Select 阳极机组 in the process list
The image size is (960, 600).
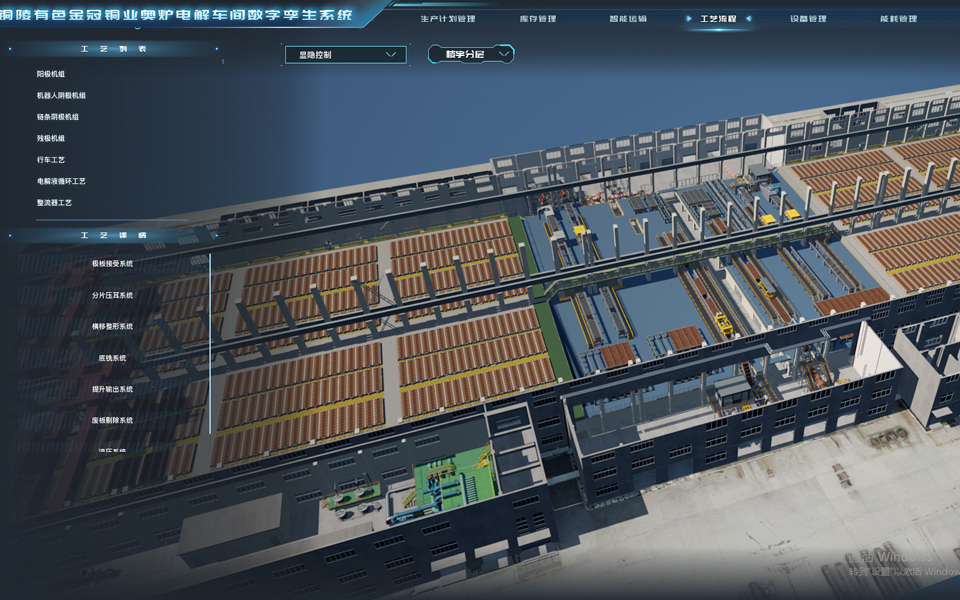pyautogui.click(x=51, y=74)
